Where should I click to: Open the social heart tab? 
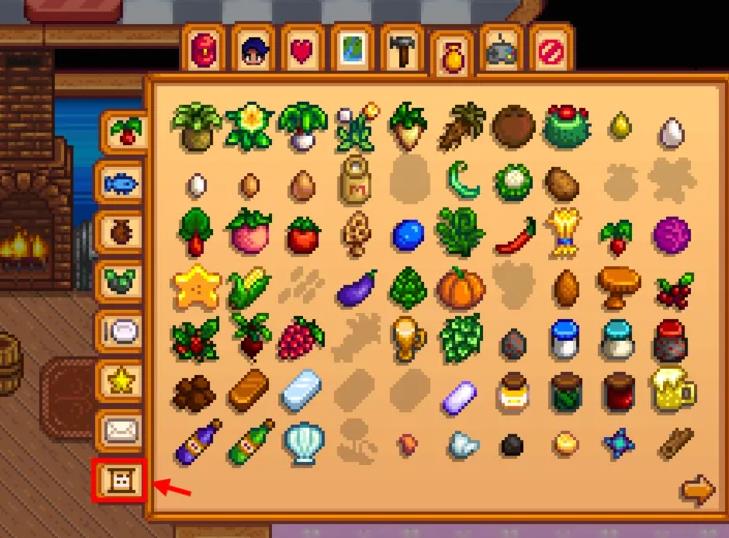click(x=301, y=50)
